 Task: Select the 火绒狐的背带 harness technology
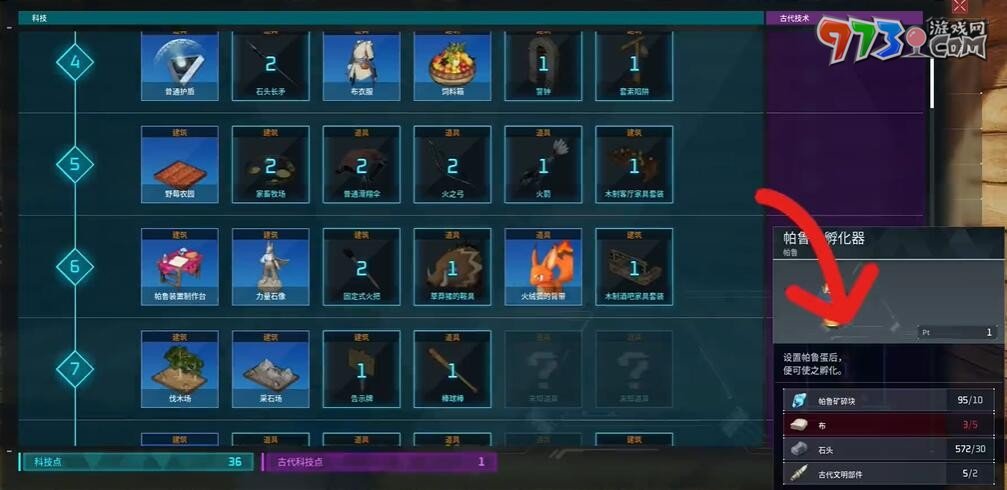(543, 266)
